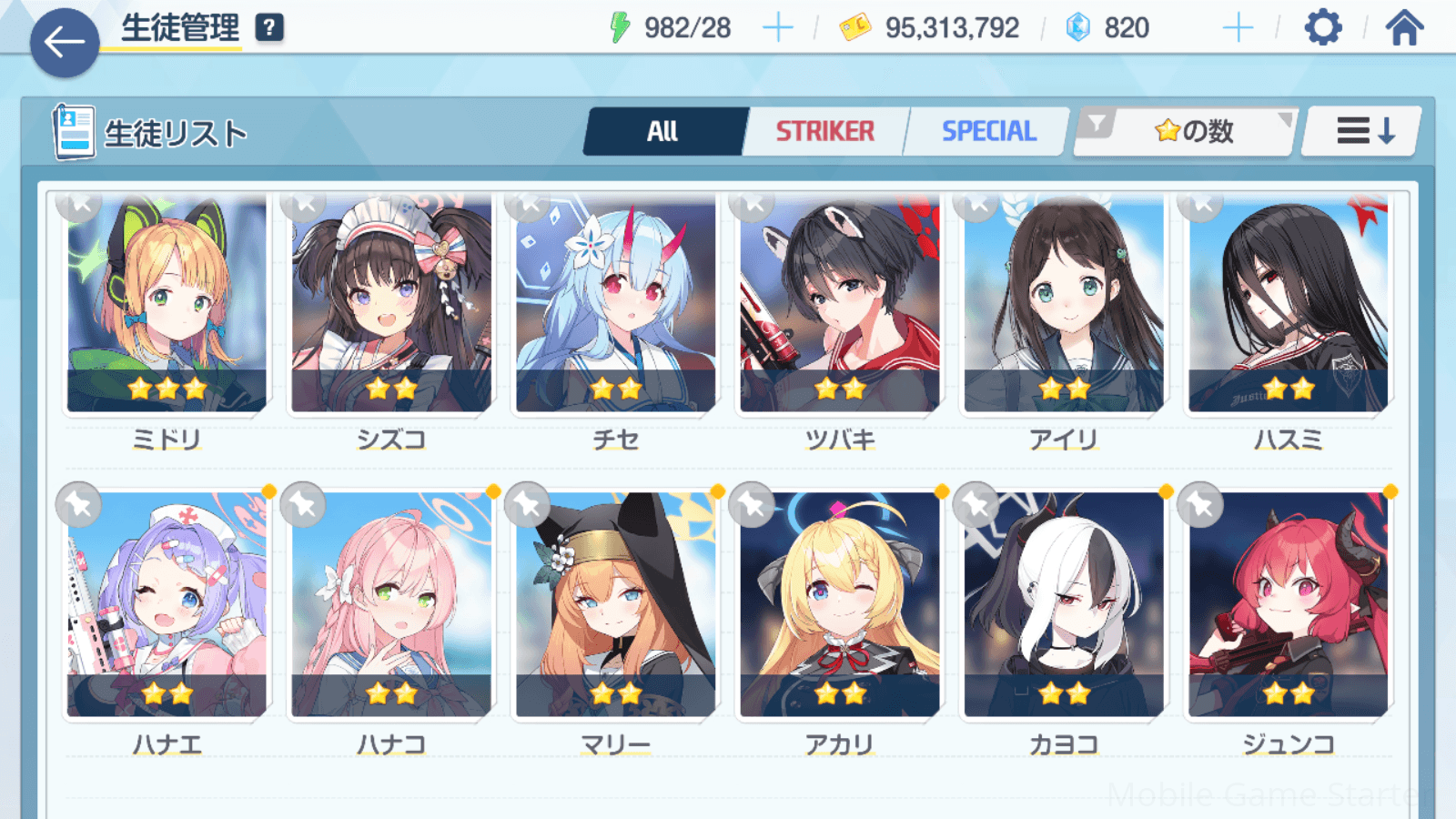
Task: Toggle the sort order direction button
Action: click(1363, 132)
